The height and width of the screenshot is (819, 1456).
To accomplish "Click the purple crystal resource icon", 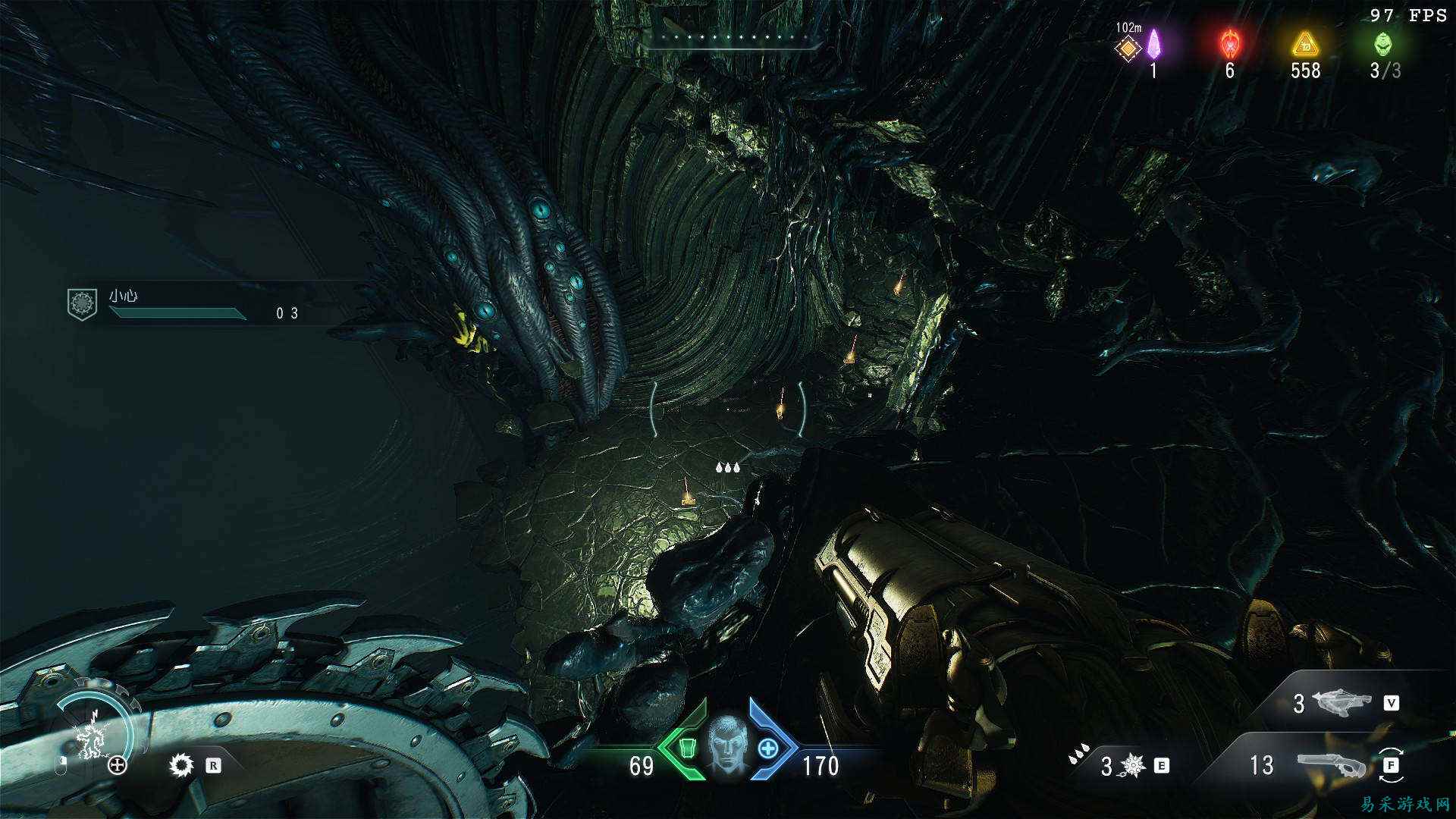I will pos(1153,45).
